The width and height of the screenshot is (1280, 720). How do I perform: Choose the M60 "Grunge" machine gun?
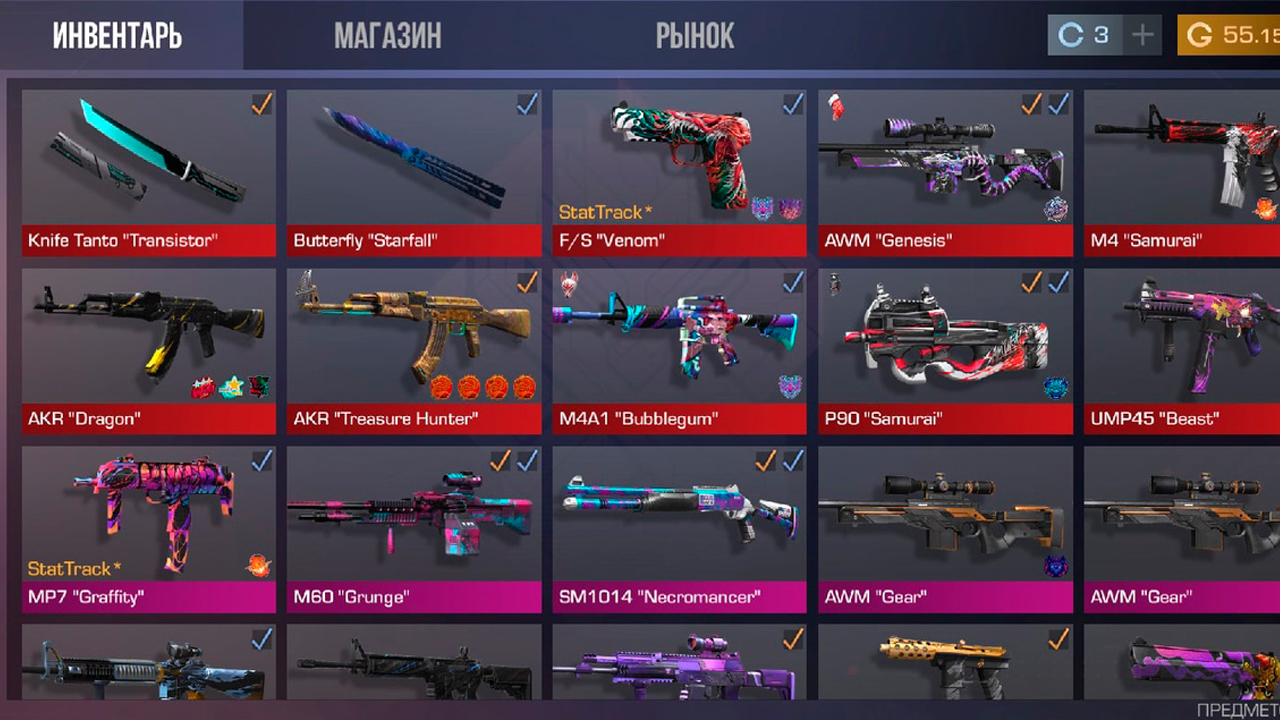pyautogui.click(x=414, y=528)
